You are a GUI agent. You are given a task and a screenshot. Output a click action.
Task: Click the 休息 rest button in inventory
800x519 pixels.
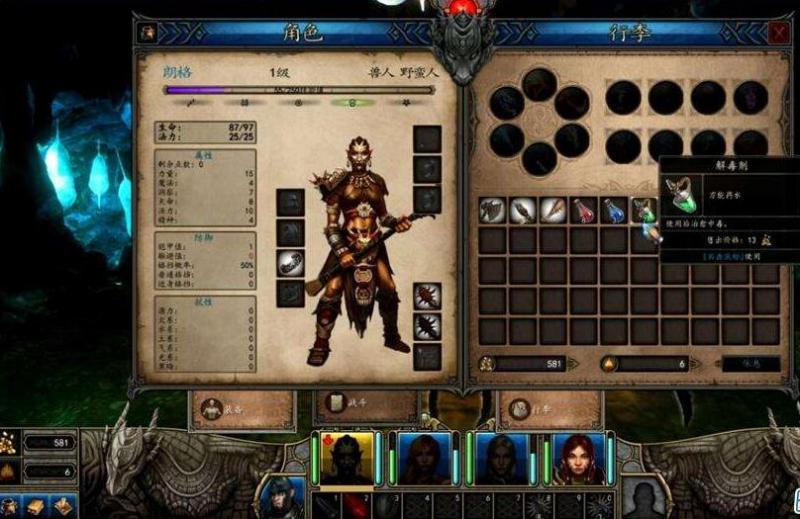pos(750,364)
